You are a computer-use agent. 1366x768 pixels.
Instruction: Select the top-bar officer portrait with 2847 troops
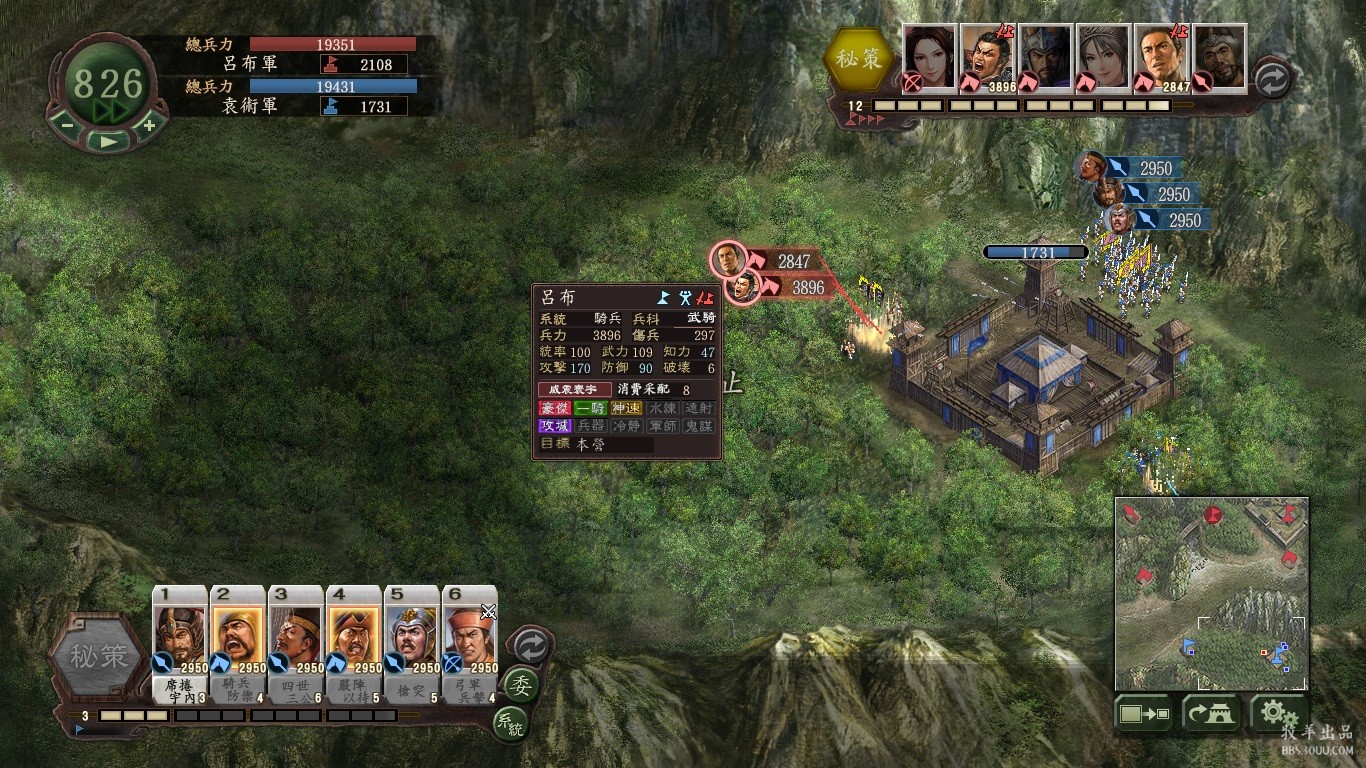point(1161,57)
